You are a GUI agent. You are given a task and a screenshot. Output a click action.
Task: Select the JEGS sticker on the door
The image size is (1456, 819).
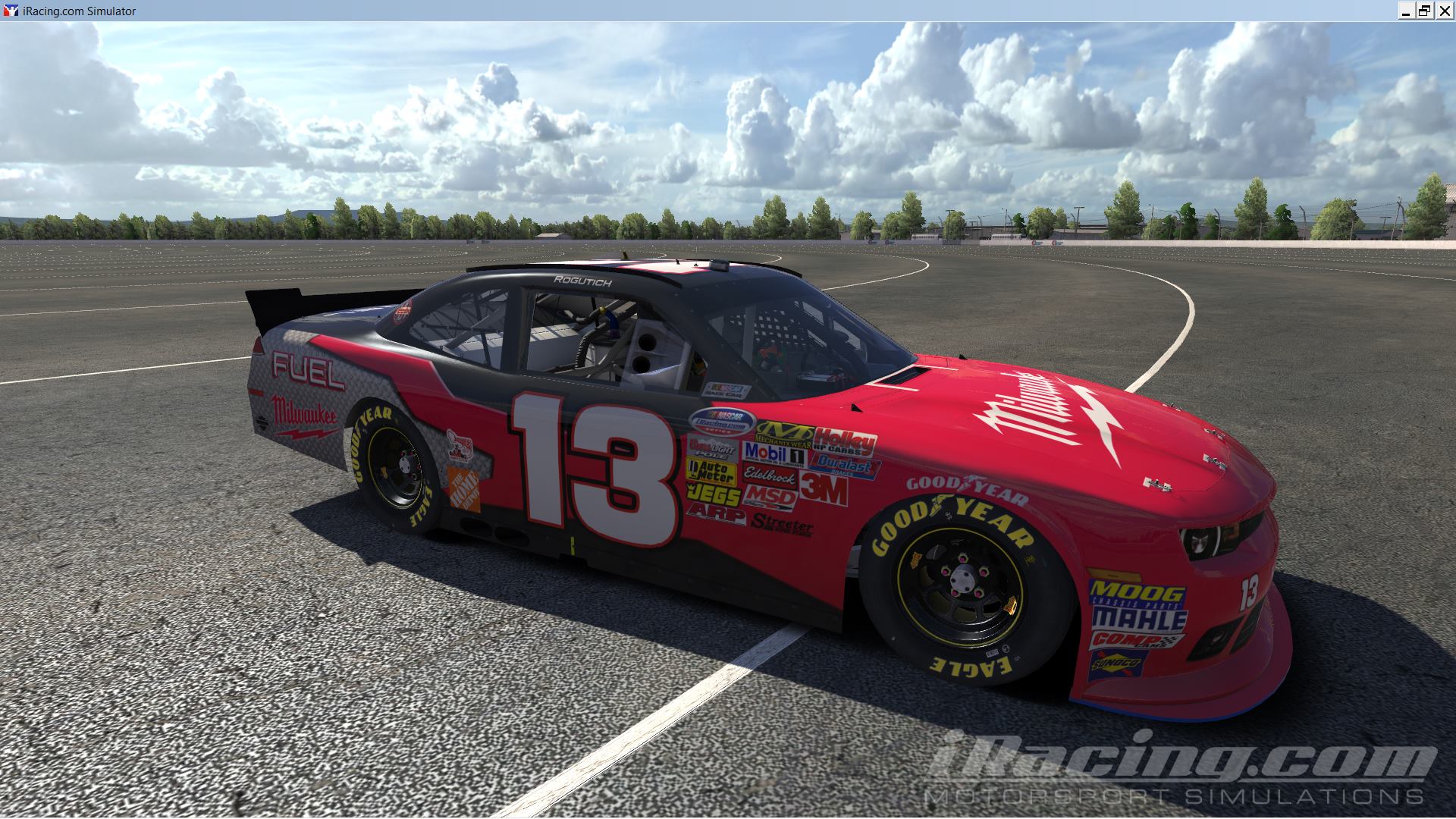click(714, 494)
